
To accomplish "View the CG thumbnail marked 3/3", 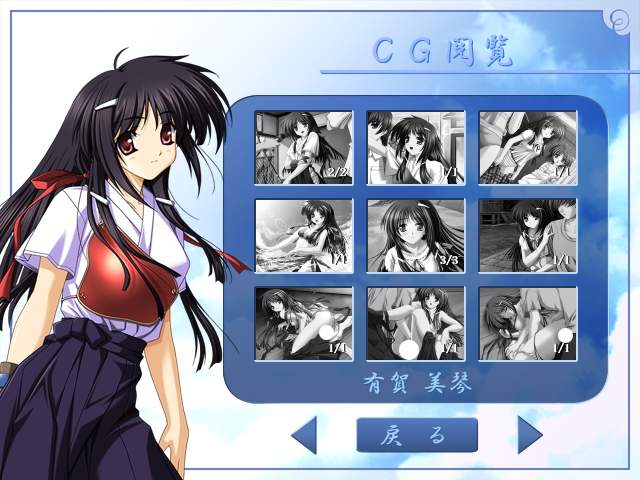I will click(x=416, y=236).
